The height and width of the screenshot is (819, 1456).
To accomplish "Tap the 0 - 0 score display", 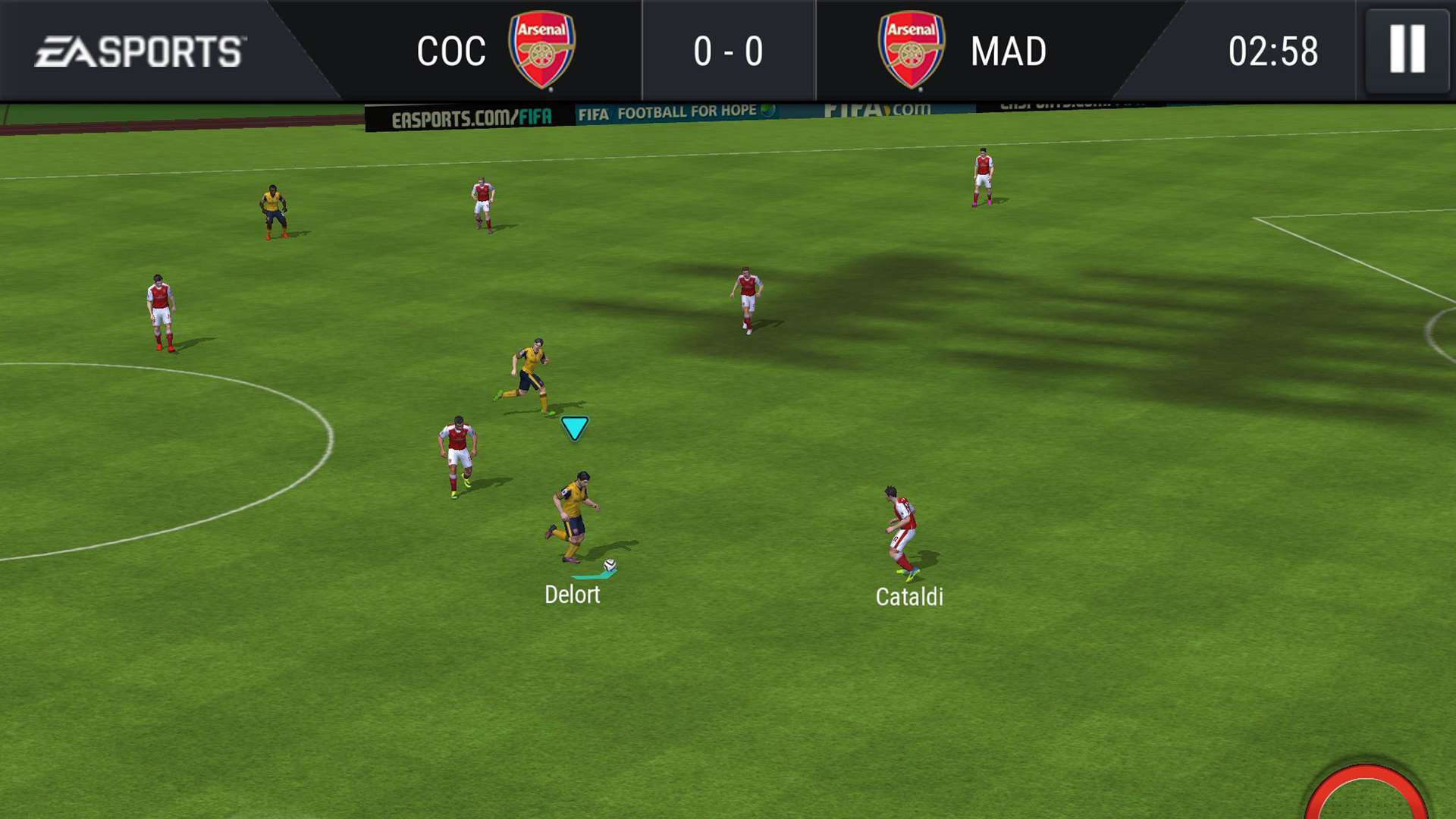I will [x=726, y=50].
